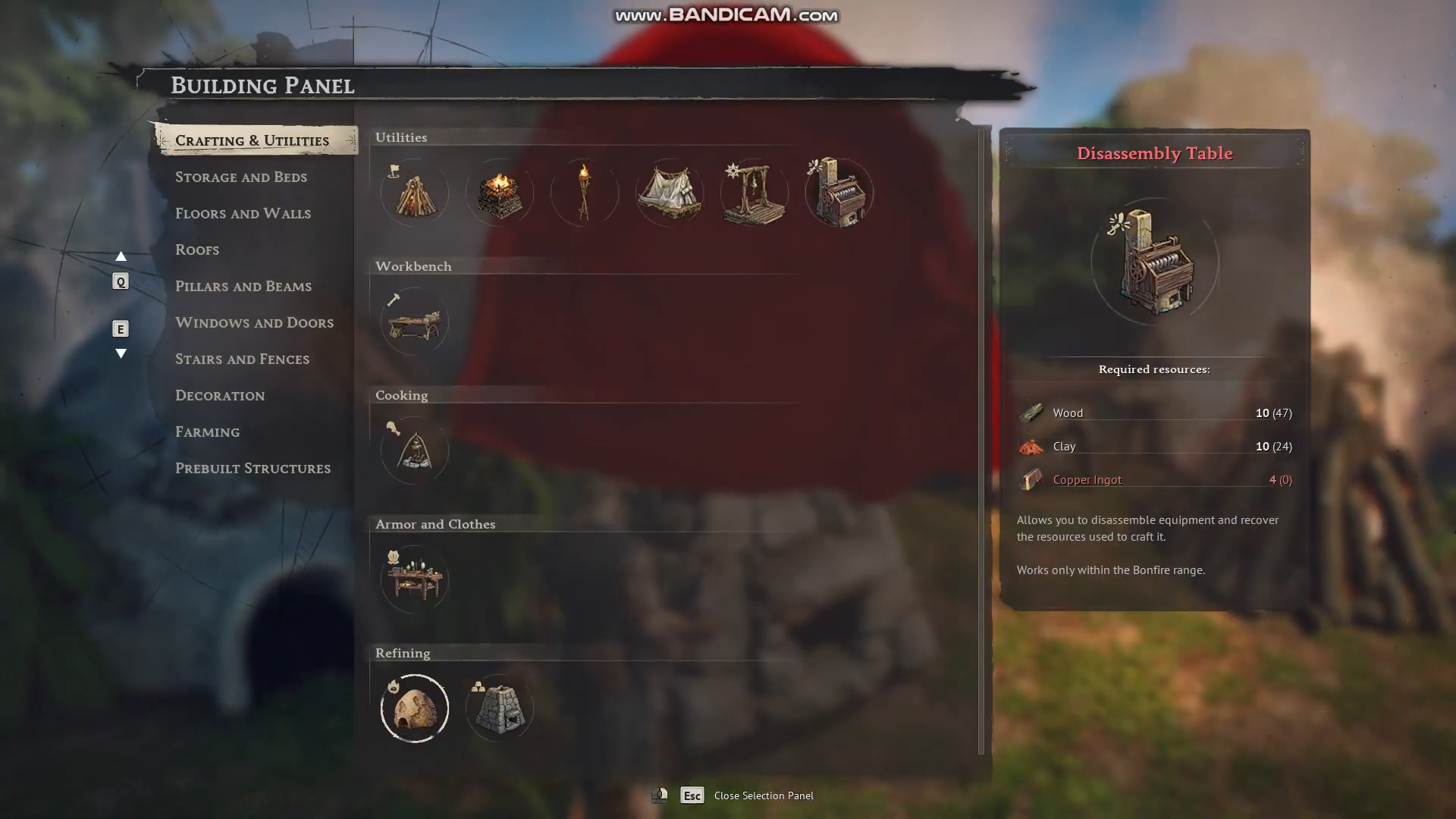Viewport: 1456px width, 819px height.
Task: Select the Roofs category
Action: pyautogui.click(x=197, y=249)
